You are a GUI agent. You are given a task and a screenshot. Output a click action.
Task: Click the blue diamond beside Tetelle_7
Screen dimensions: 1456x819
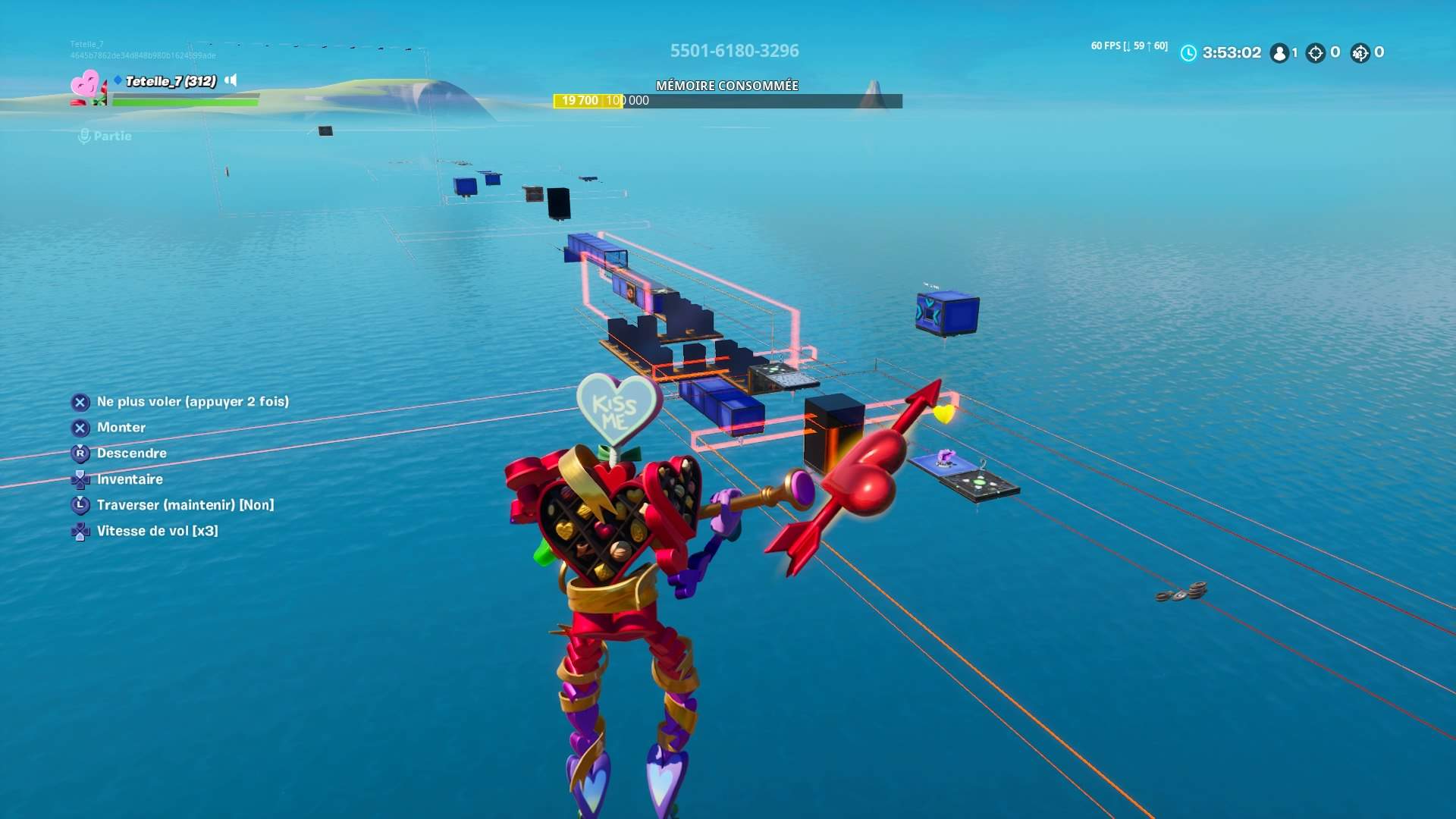point(116,79)
